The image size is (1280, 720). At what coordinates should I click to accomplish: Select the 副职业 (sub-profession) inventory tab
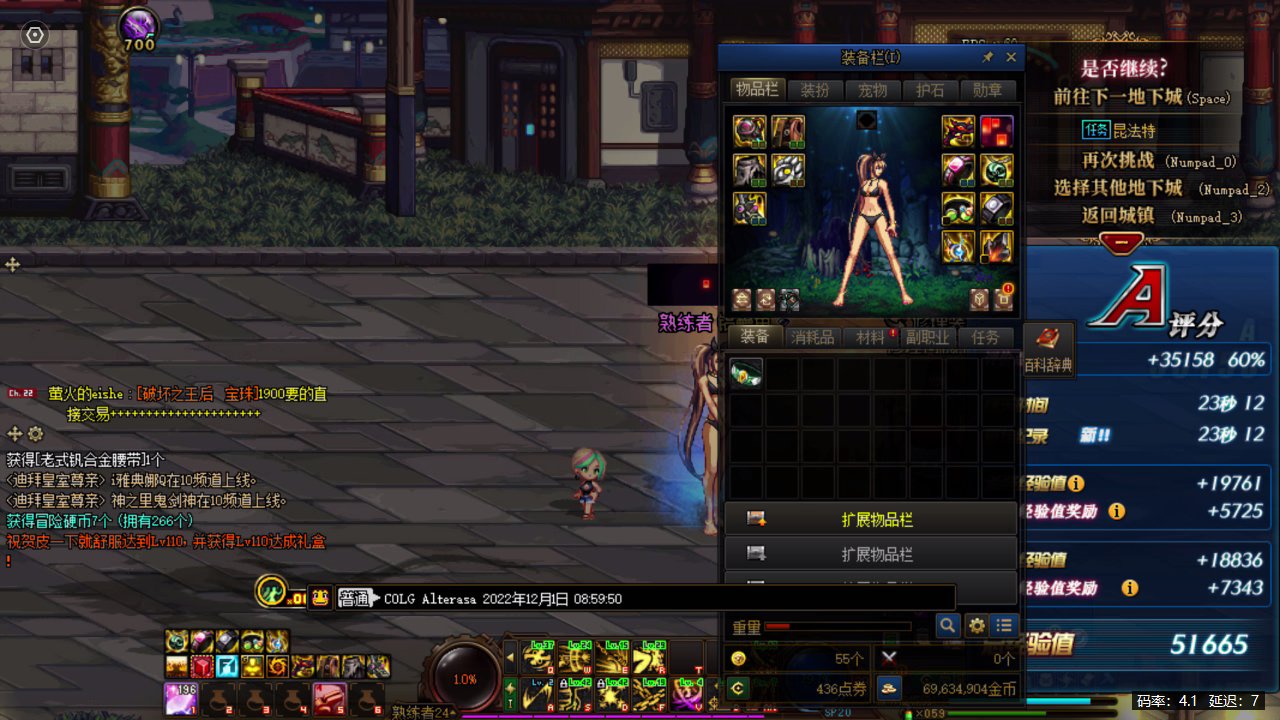tap(927, 337)
